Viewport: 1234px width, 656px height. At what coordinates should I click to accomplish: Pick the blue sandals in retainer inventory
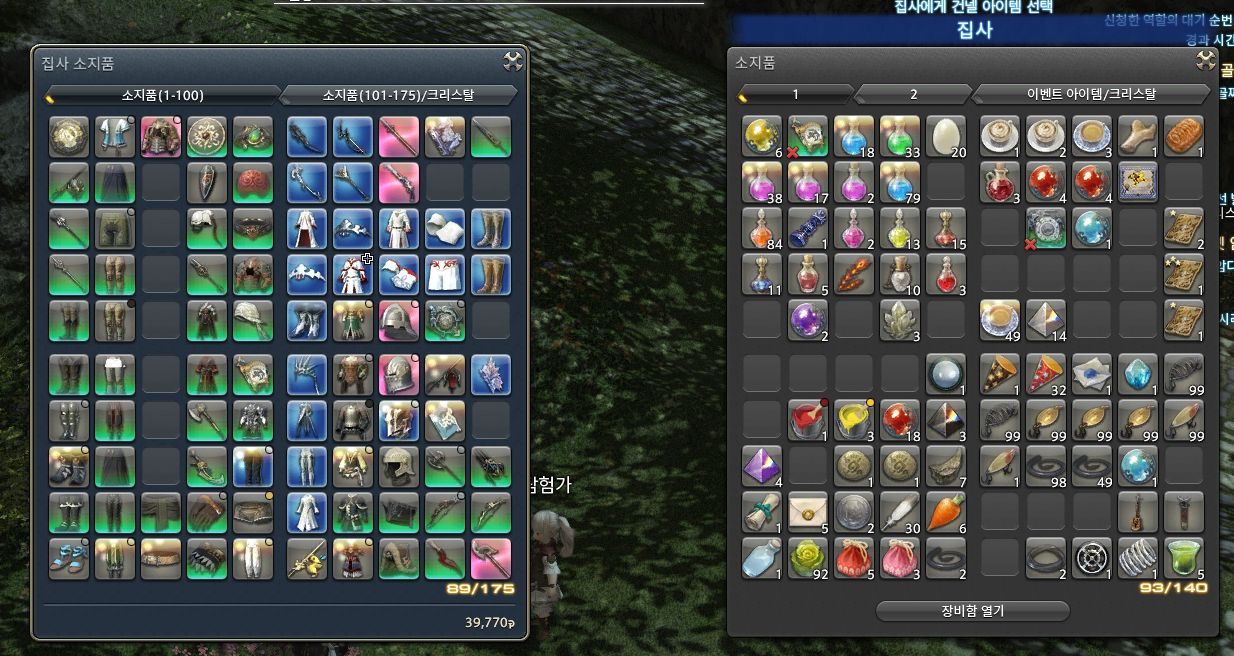click(x=69, y=558)
